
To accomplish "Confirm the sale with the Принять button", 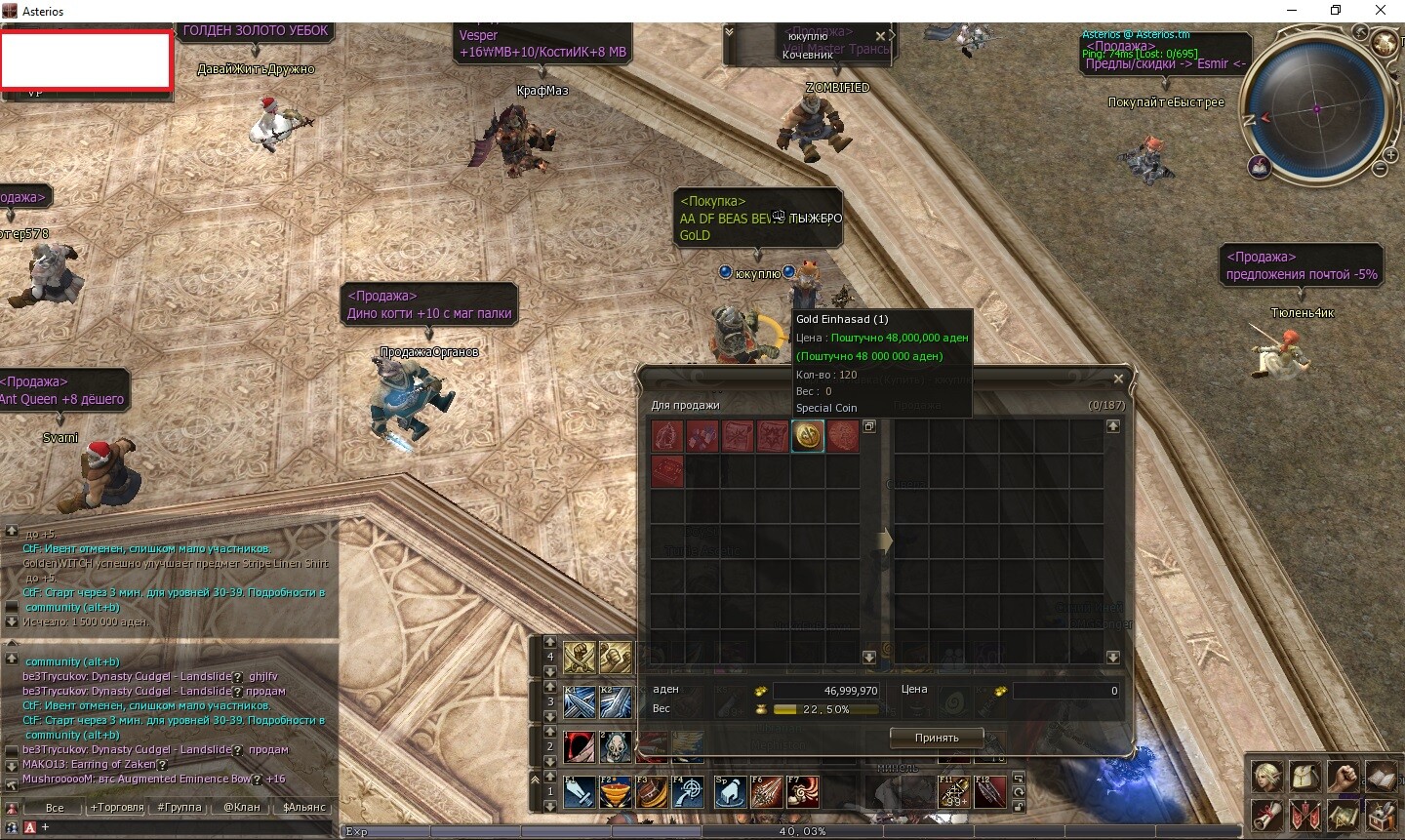I will (936, 738).
